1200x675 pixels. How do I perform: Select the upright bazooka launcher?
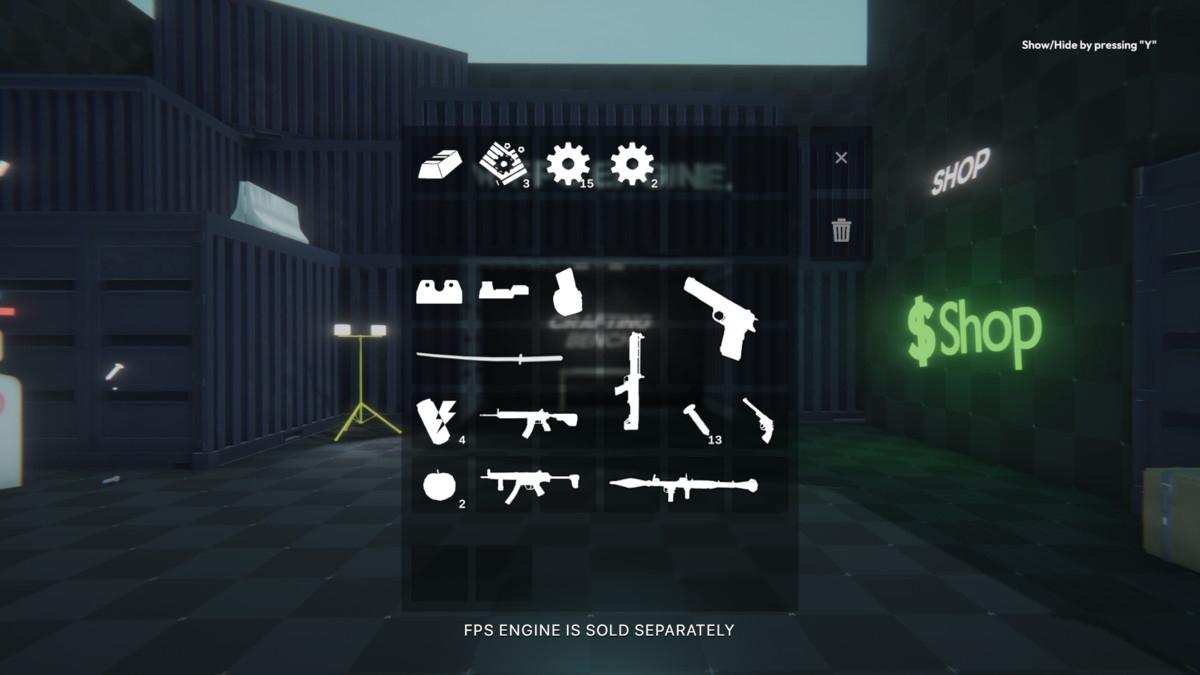pos(632,382)
